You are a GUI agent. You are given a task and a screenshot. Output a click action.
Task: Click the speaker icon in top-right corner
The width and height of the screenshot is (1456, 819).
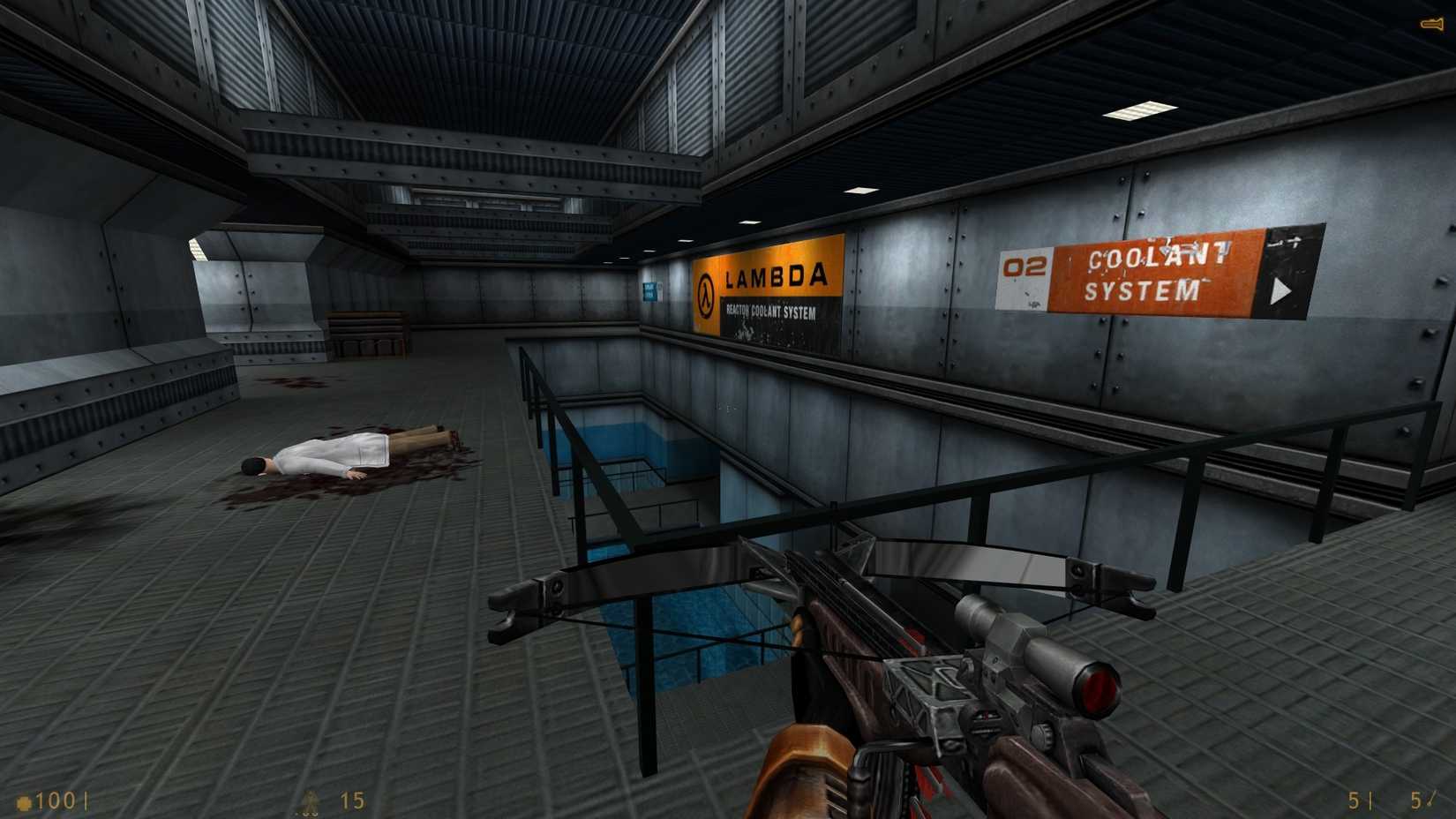tap(1432, 24)
